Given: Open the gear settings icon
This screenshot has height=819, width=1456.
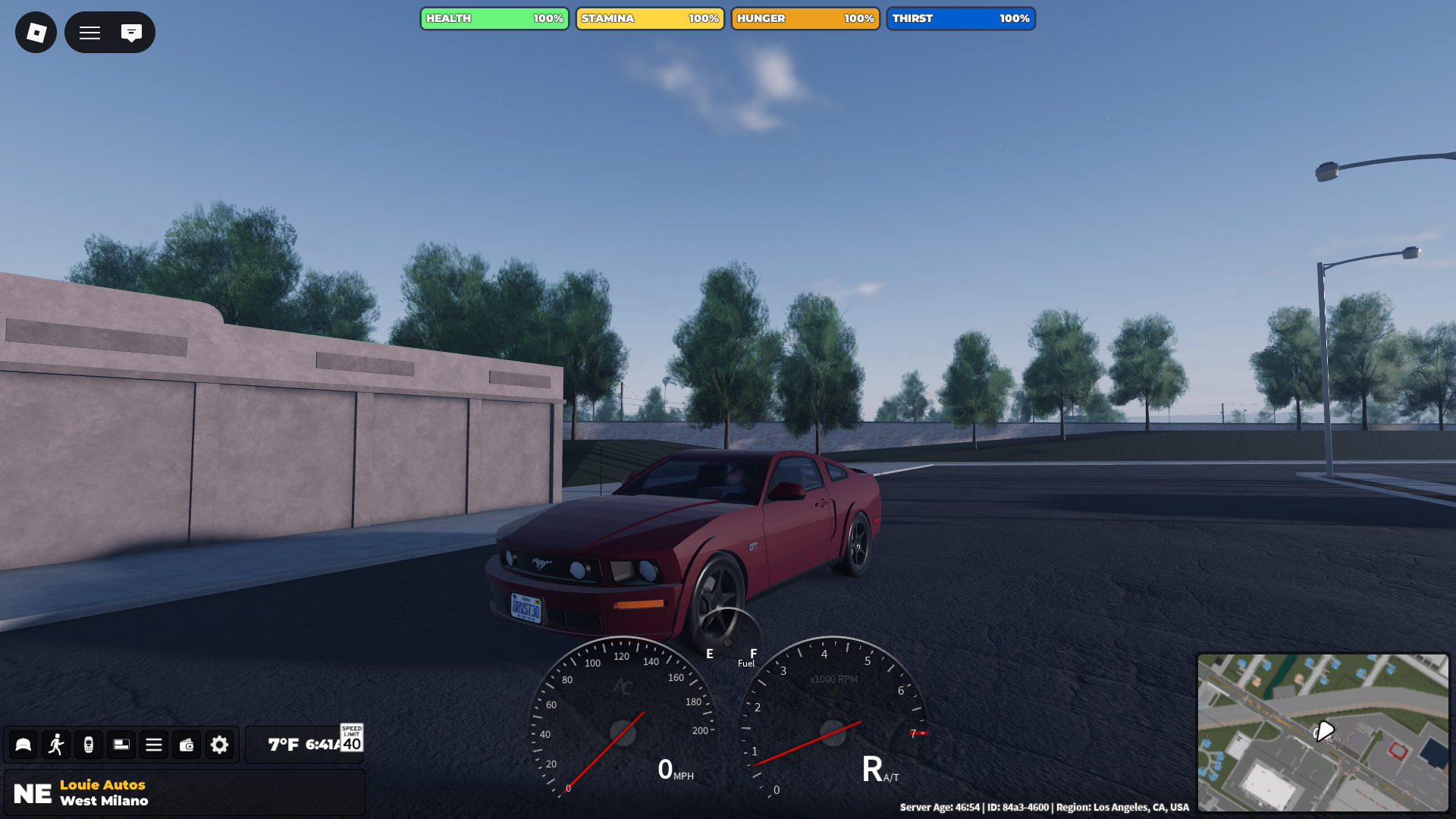Looking at the screenshot, I should pos(219,745).
